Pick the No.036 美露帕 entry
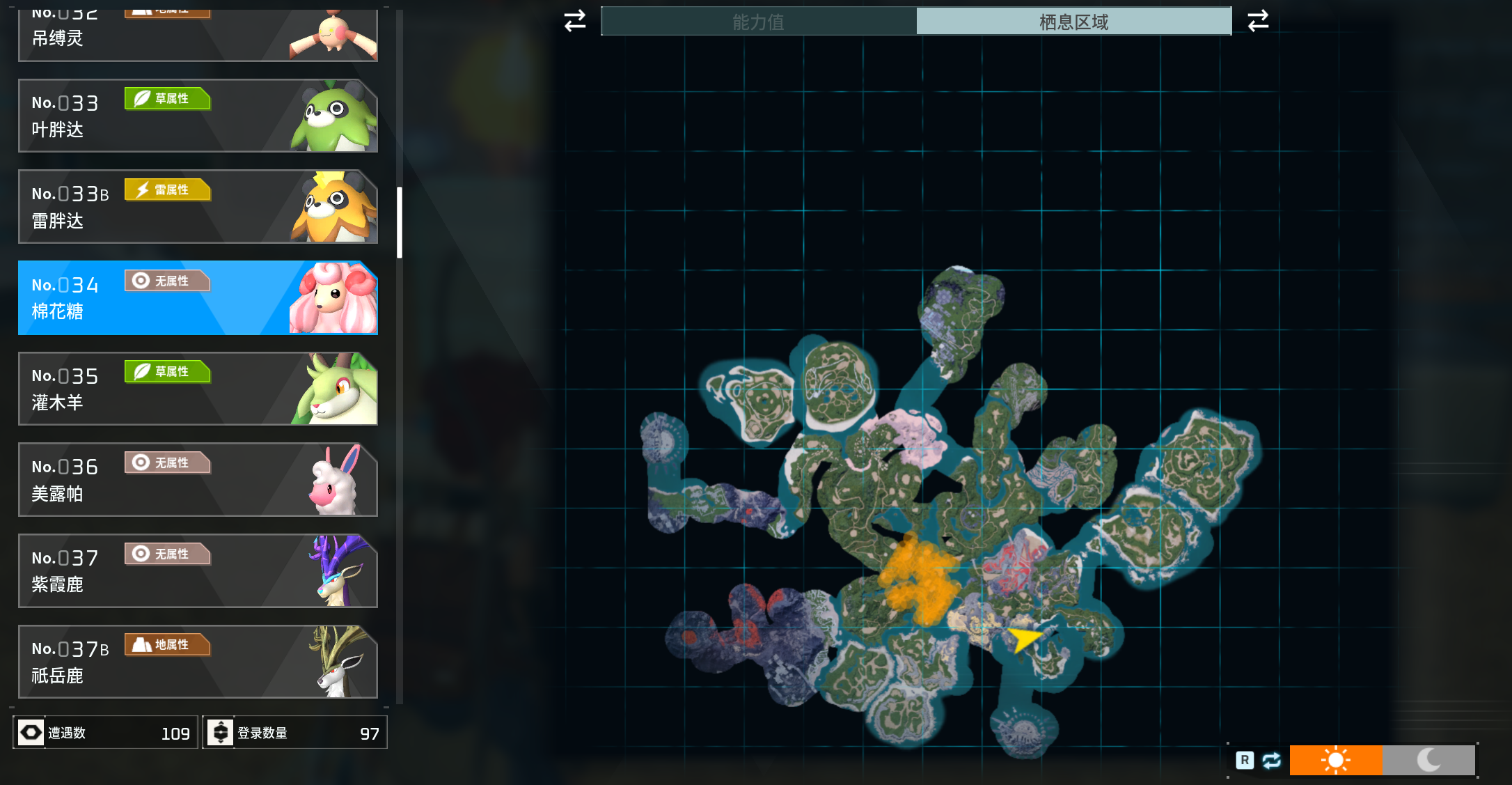 (198, 480)
